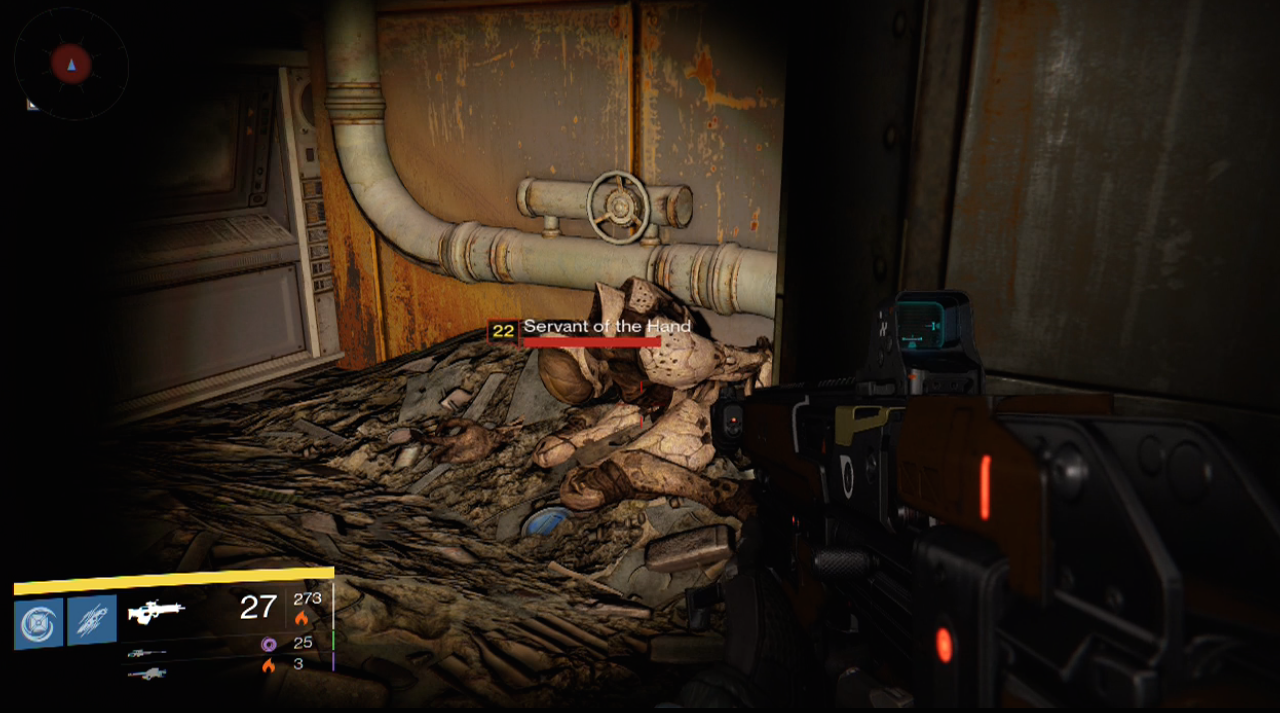Select the grenade ability icon
This screenshot has width=1280, height=713.
coord(39,621)
